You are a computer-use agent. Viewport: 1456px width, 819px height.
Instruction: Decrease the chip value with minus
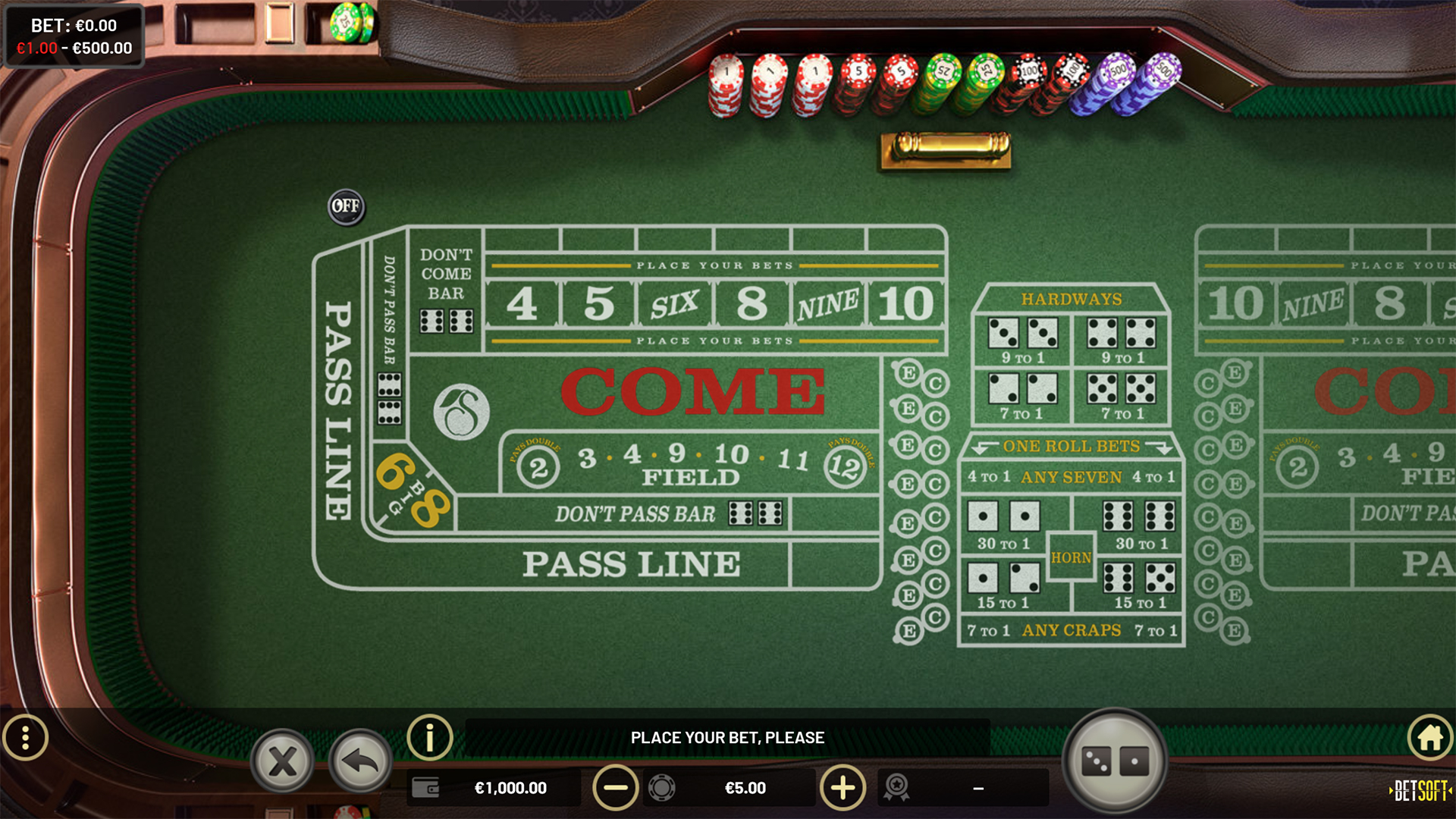coord(614,788)
